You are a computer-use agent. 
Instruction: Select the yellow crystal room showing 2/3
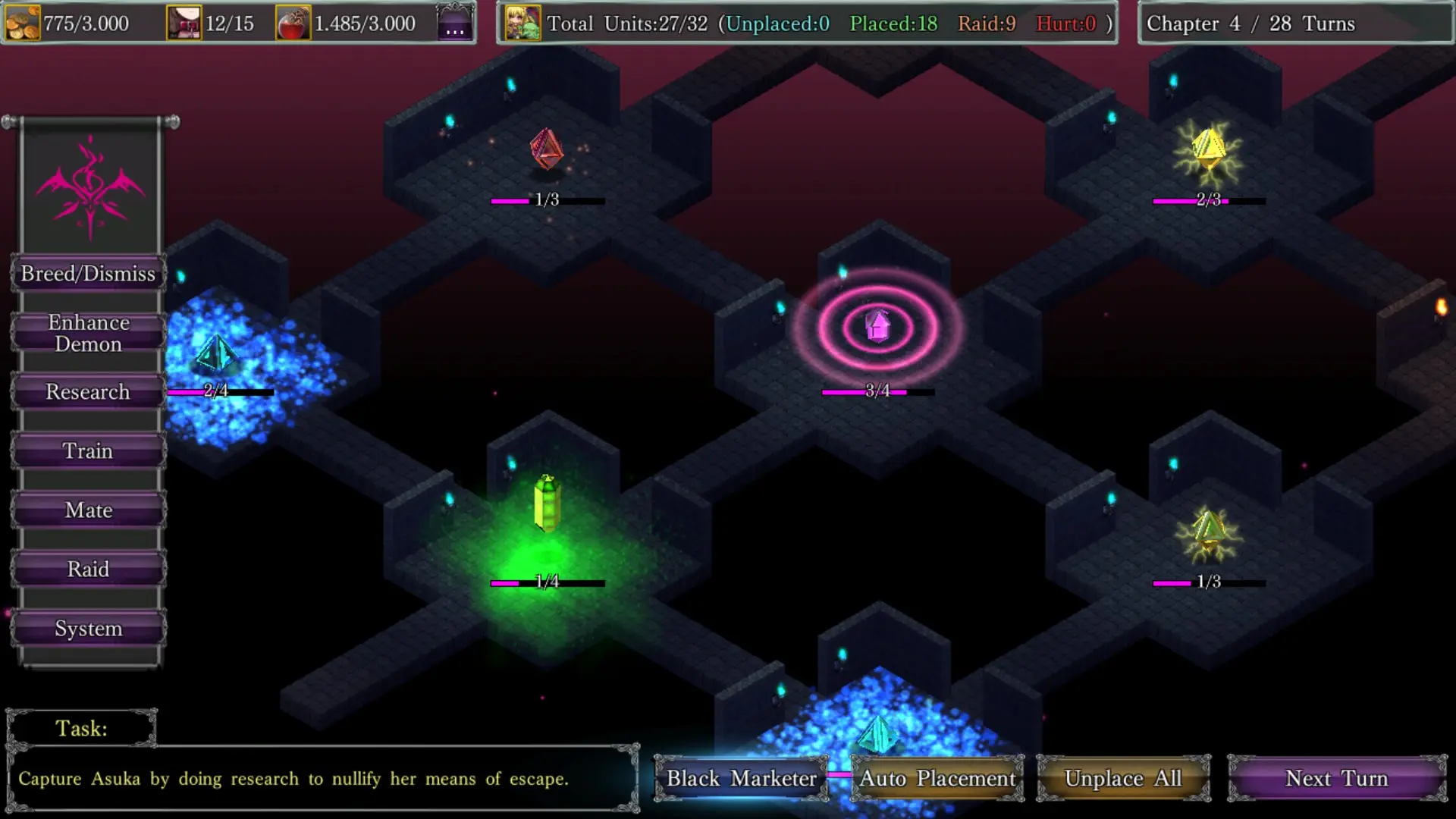(x=1208, y=150)
